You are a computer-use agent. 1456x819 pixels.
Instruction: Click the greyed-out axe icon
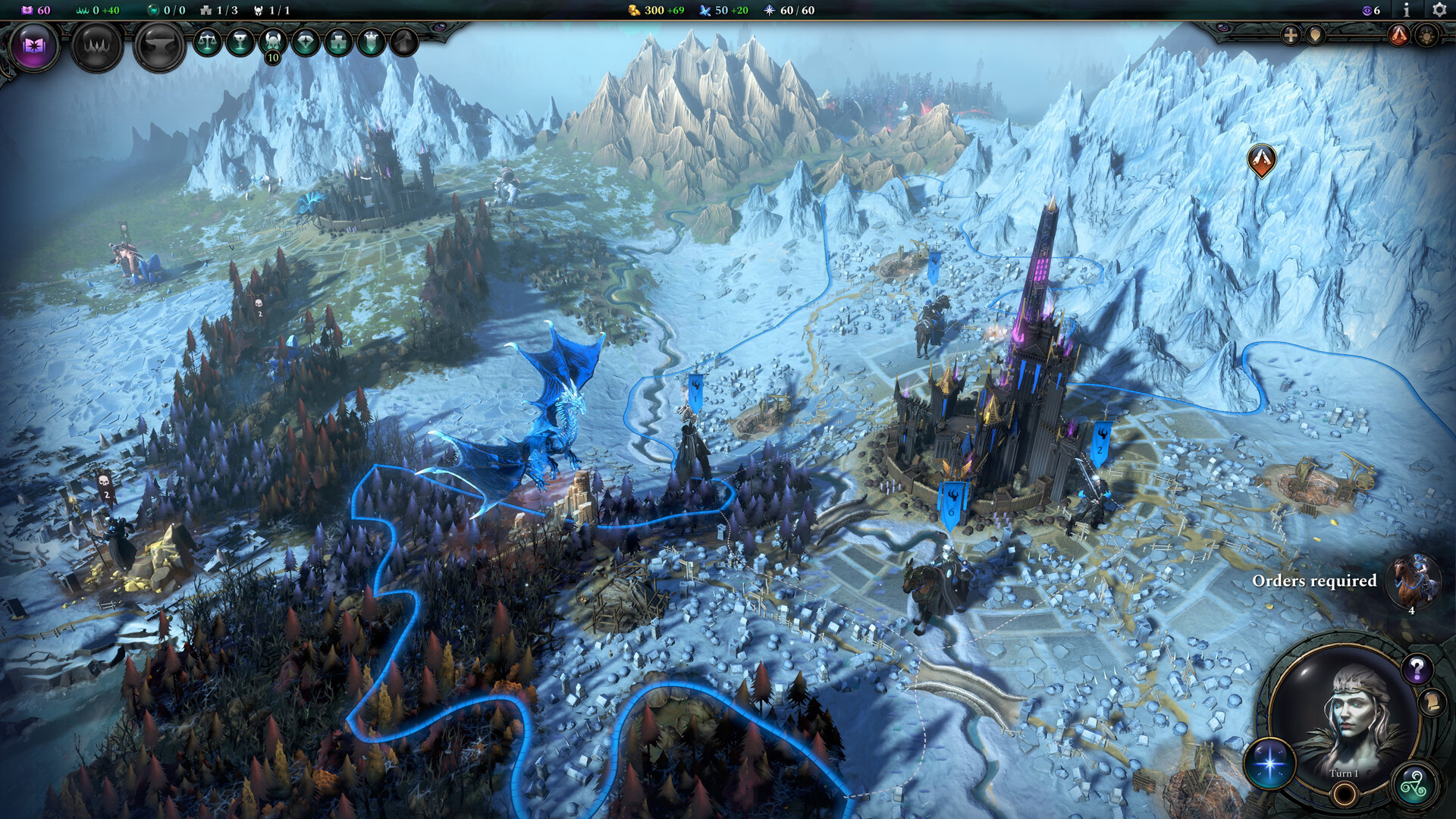tap(404, 42)
